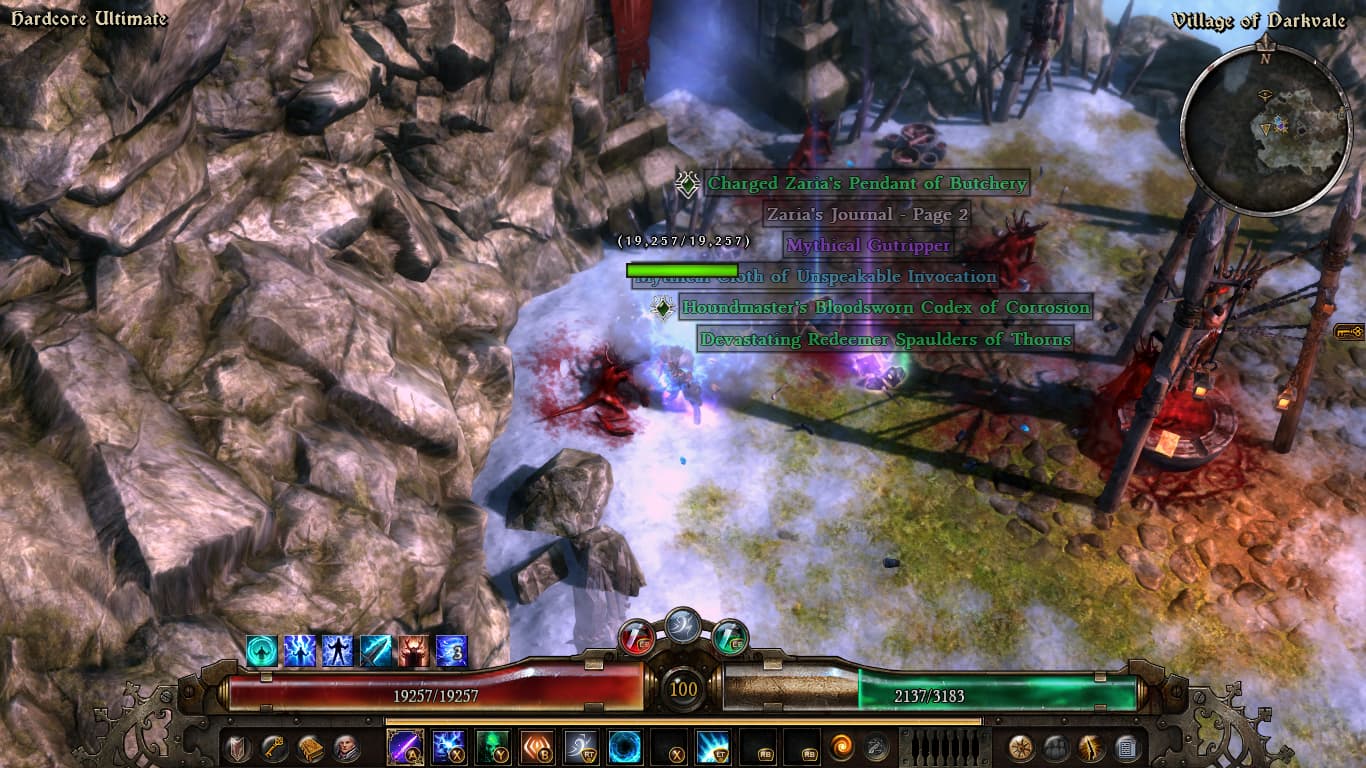The image size is (1366, 768).
Task: Cast the green skull skill
Action: pyautogui.click(x=493, y=747)
